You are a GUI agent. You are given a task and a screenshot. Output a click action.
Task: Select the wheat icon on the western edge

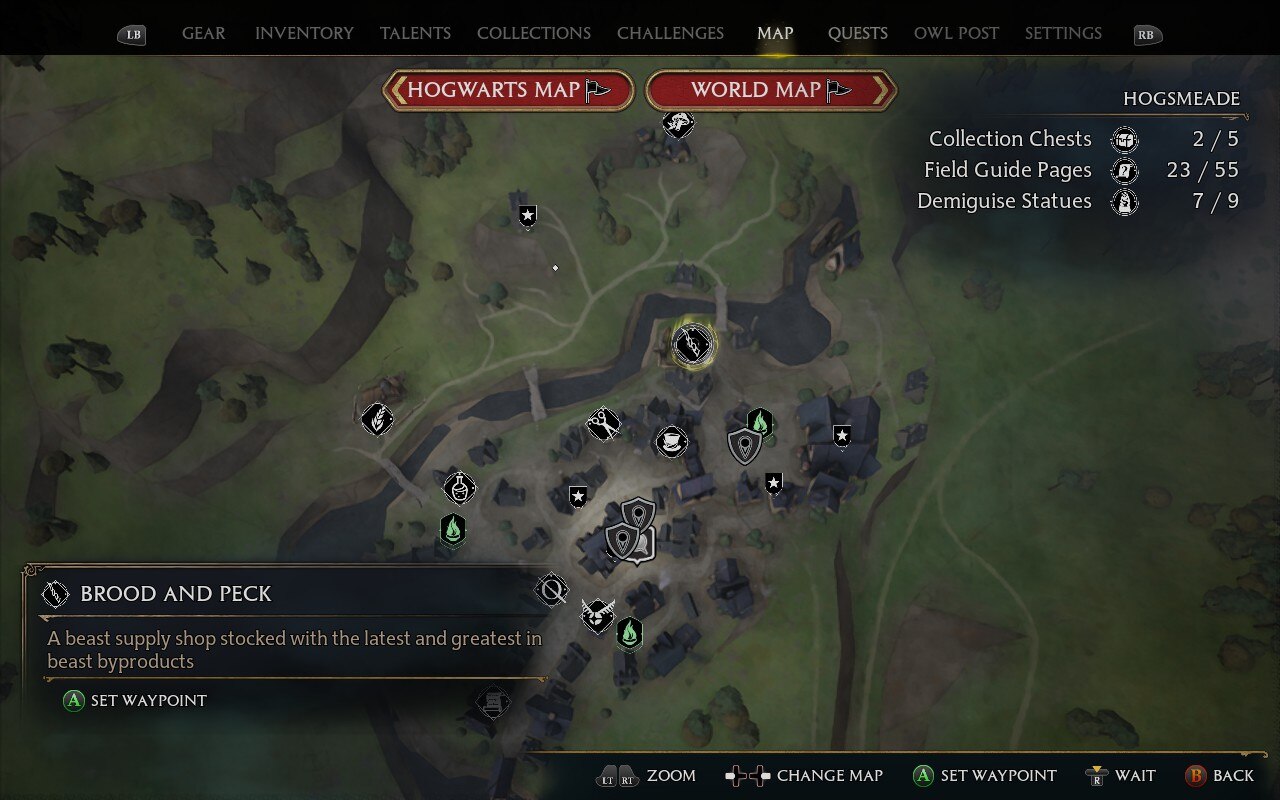[x=377, y=418]
